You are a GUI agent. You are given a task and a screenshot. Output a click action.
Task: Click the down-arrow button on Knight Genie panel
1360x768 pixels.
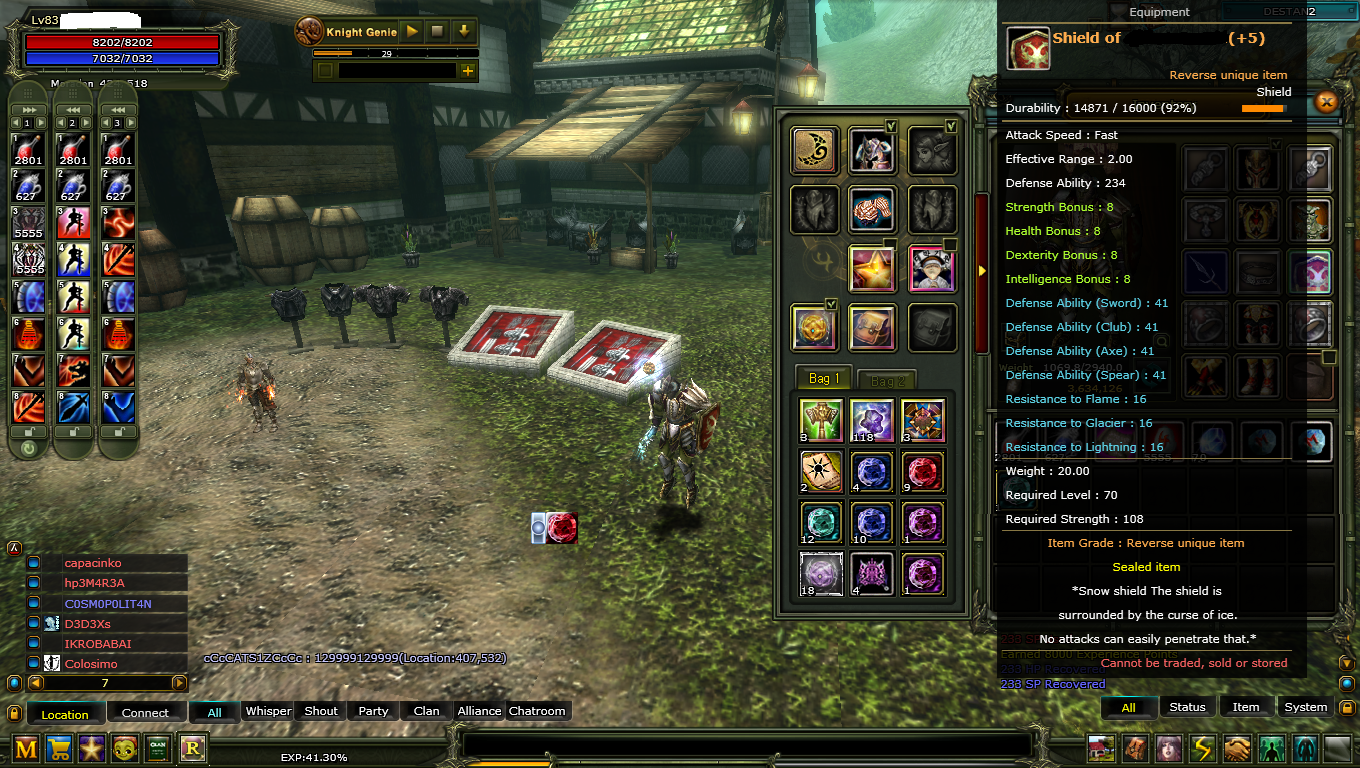pyautogui.click(x=463, y=31)
